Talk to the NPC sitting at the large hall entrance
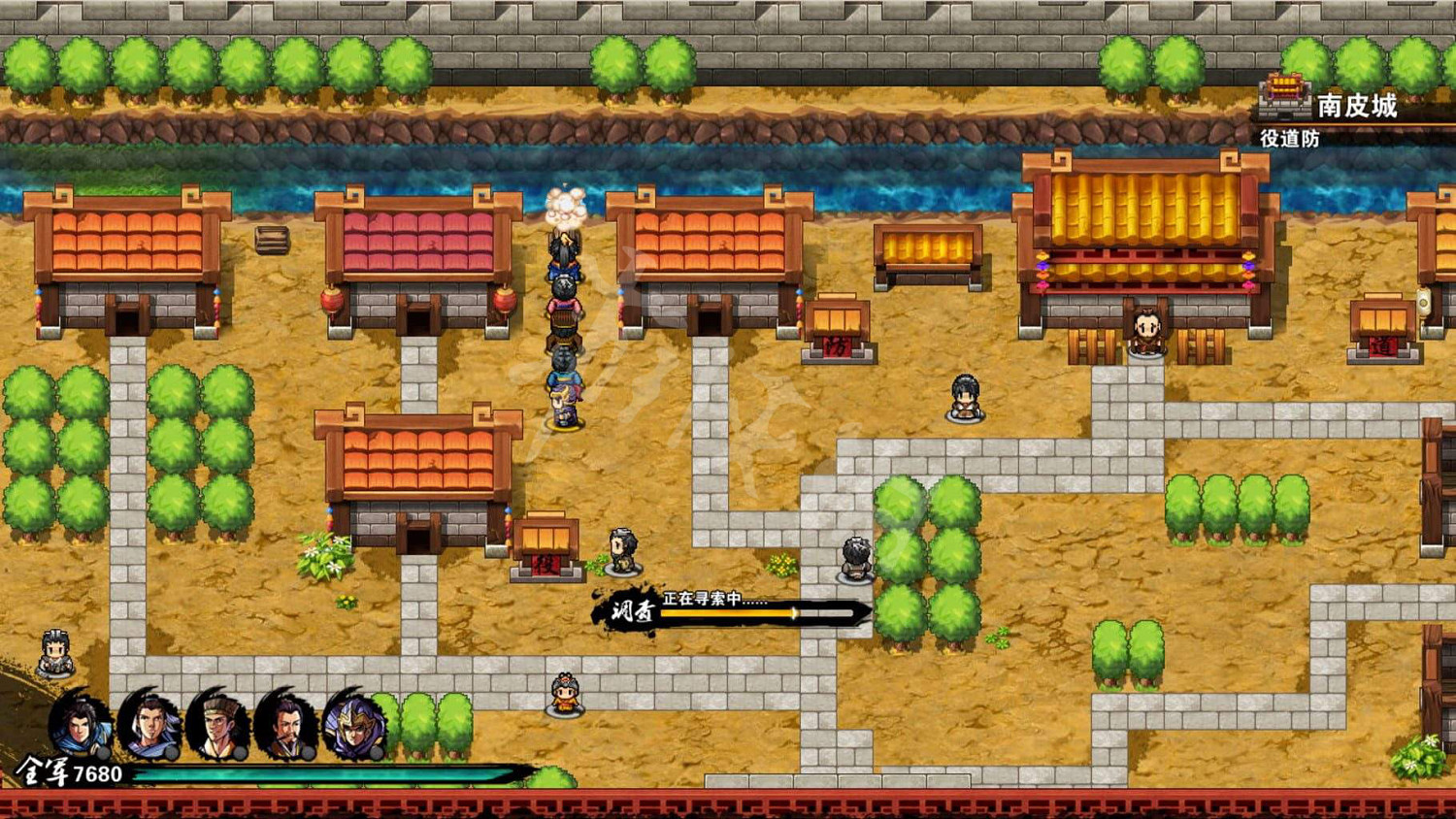Screen dimensions: 1456x819 tap(1145, 330)
